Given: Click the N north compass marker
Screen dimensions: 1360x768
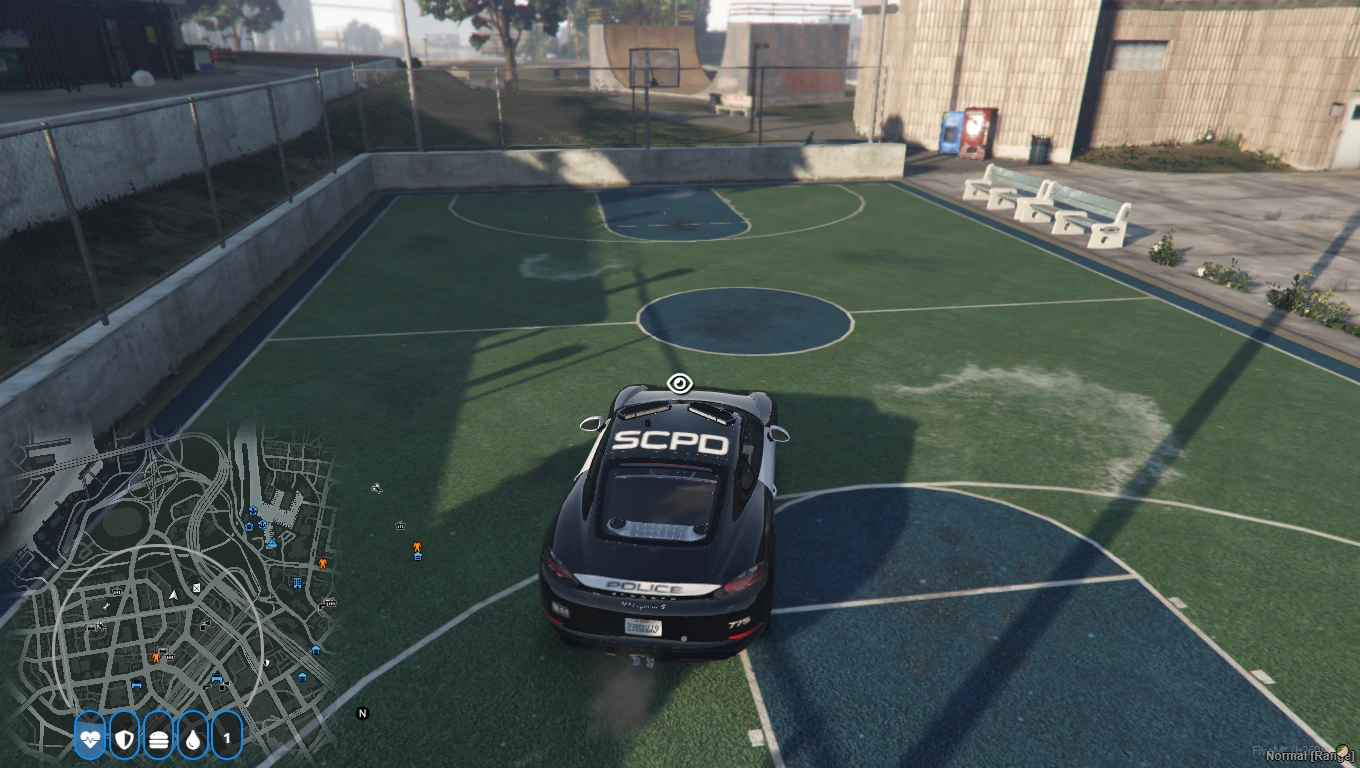Looking at the screenshot, I should point(363,713).
